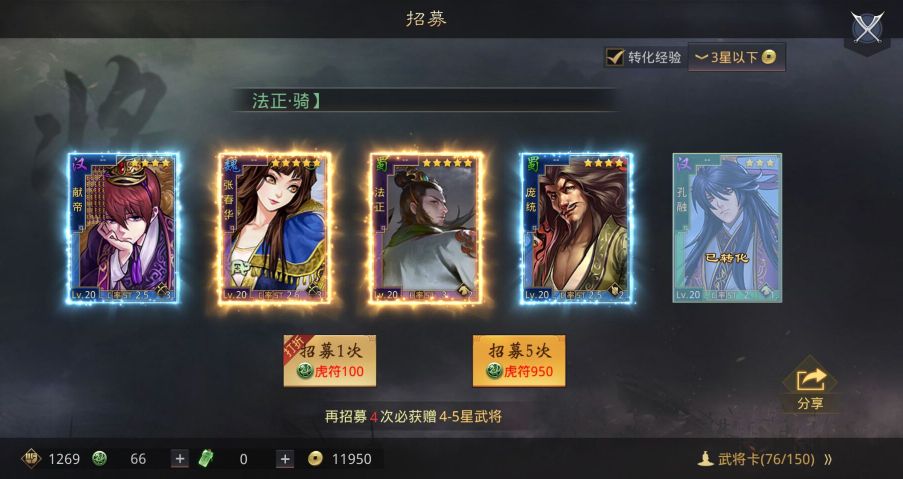903x479 pixels.
Task: Select the 庞统 hero card
Action: pyautogui.click(x=575, y=228)
